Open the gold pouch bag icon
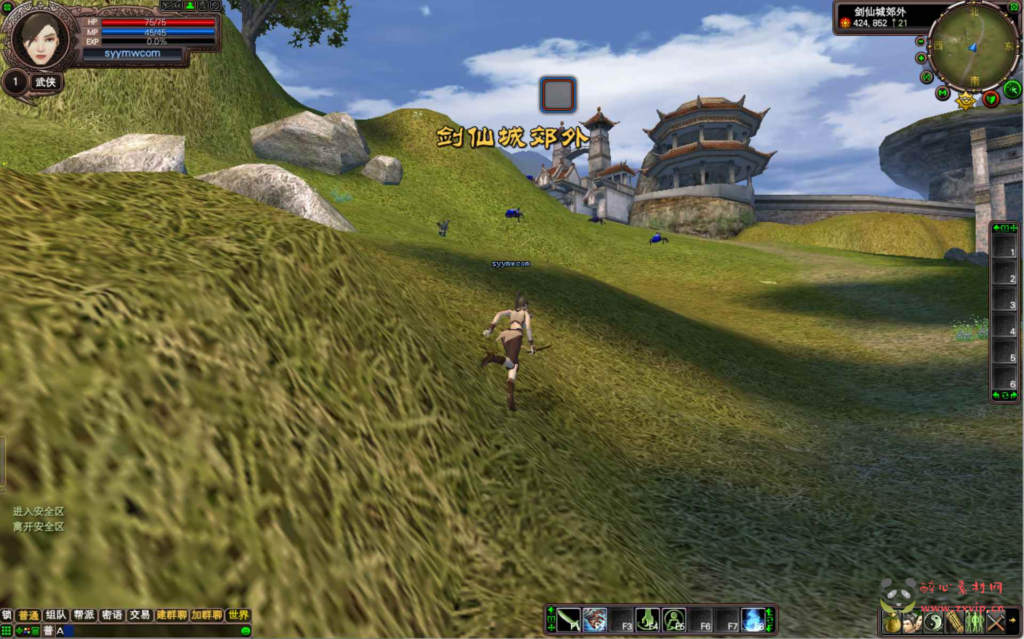1024x639 pixels. pyautogui.click(x=892, y=623)
